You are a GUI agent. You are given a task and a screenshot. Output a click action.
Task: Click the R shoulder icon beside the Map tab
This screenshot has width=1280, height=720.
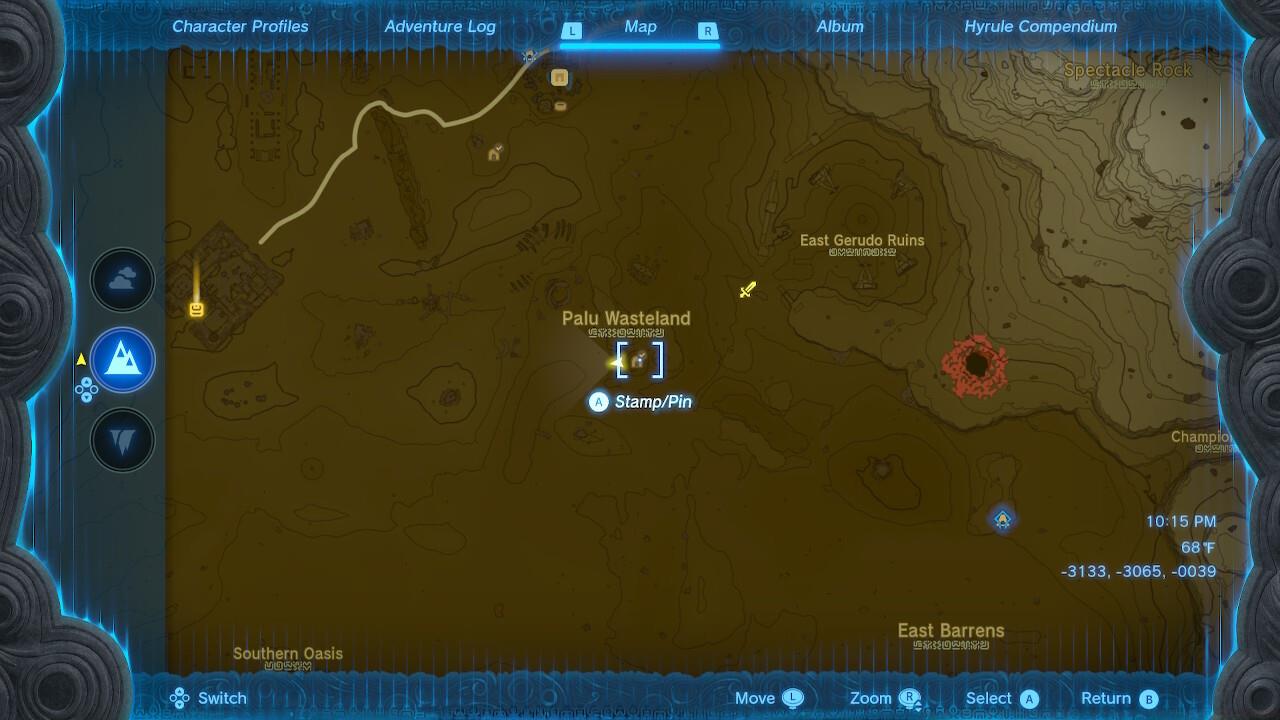(708, 31)
